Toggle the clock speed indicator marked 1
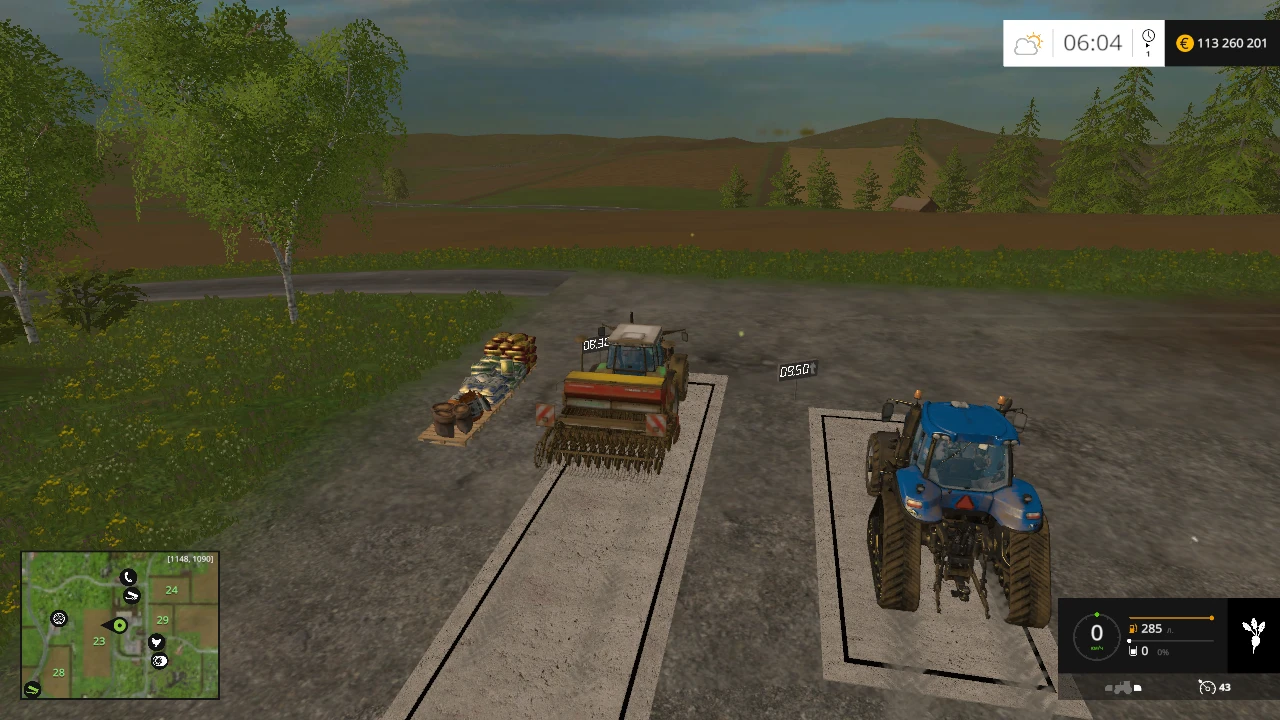This screenshot has height=720, width=1280. [1148, 41]
